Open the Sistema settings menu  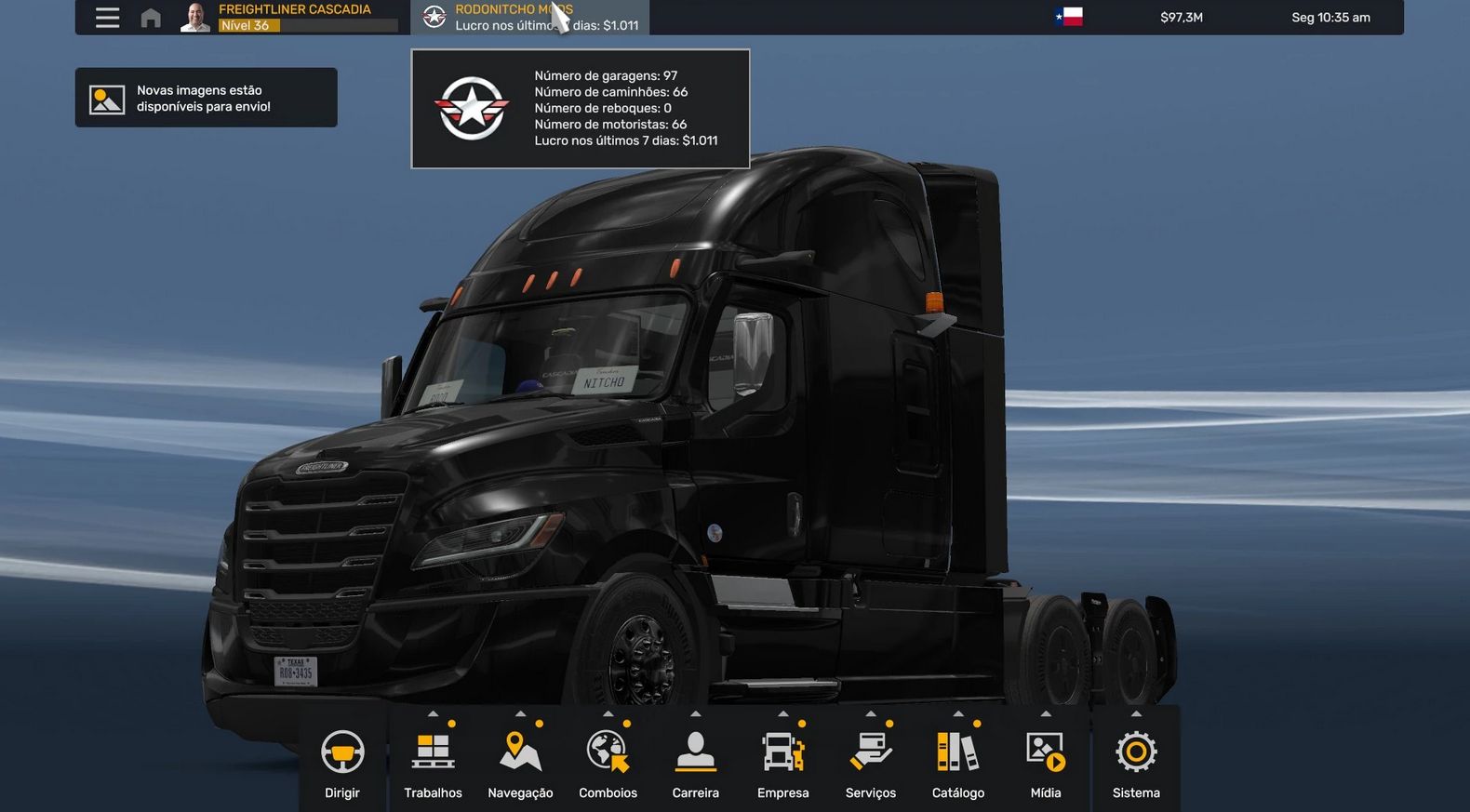(x=1136, y=762)
